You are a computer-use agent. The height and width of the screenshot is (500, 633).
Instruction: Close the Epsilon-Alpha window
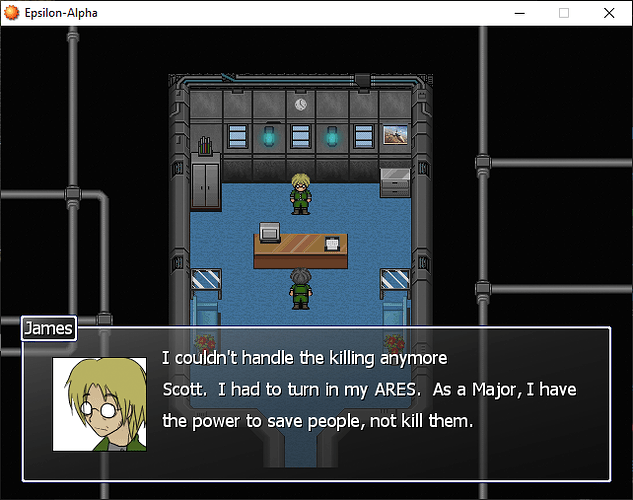tap(609, 14)
